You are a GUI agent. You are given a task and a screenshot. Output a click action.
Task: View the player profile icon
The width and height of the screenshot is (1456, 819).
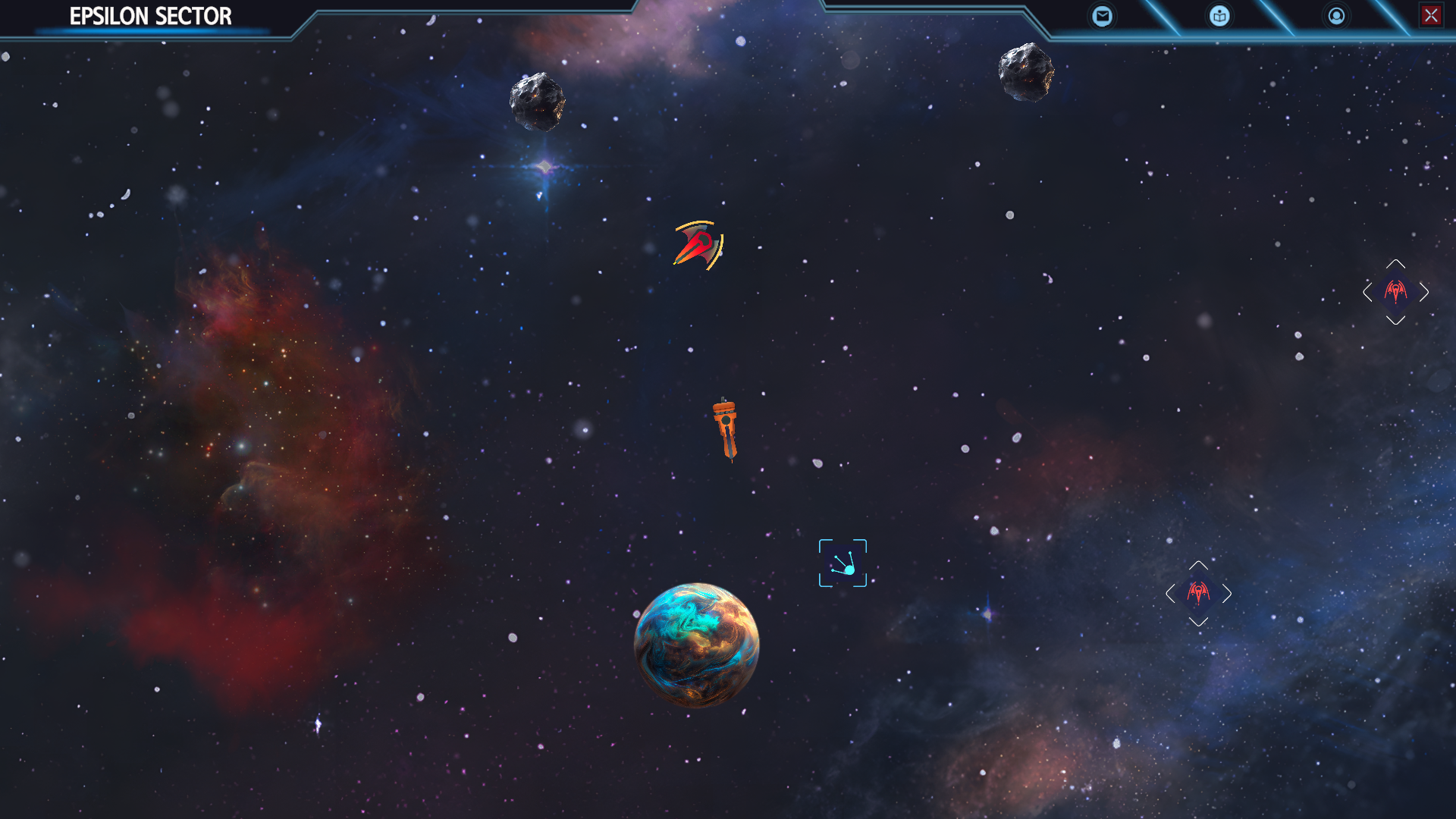[x=1335, y=15]
